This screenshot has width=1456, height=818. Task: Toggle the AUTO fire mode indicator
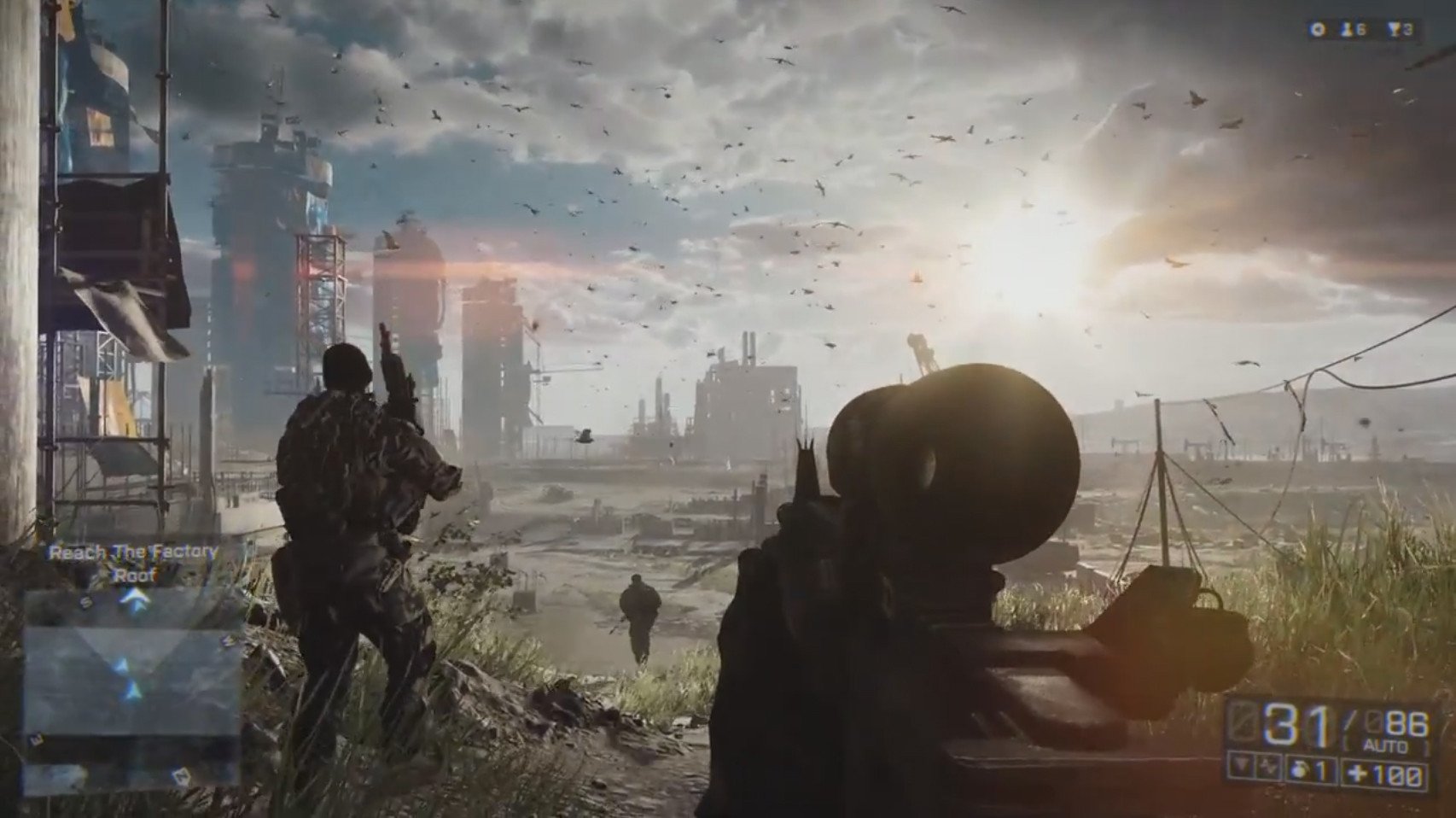point(1386,745)
